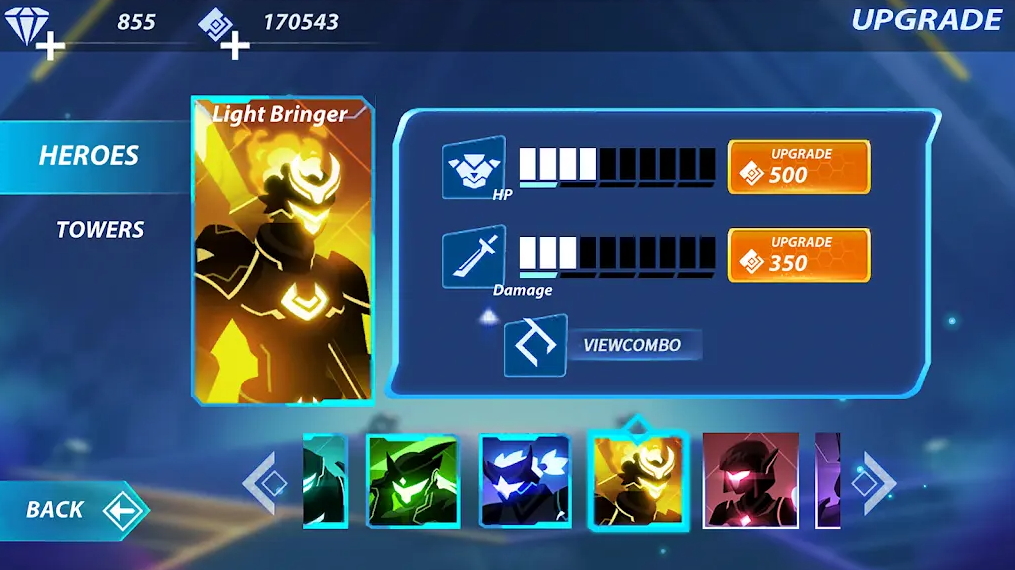Viewport: 1015px width, 570px height.
Task: Upgrade Damage for 350
Action: [x=798, y=255]
